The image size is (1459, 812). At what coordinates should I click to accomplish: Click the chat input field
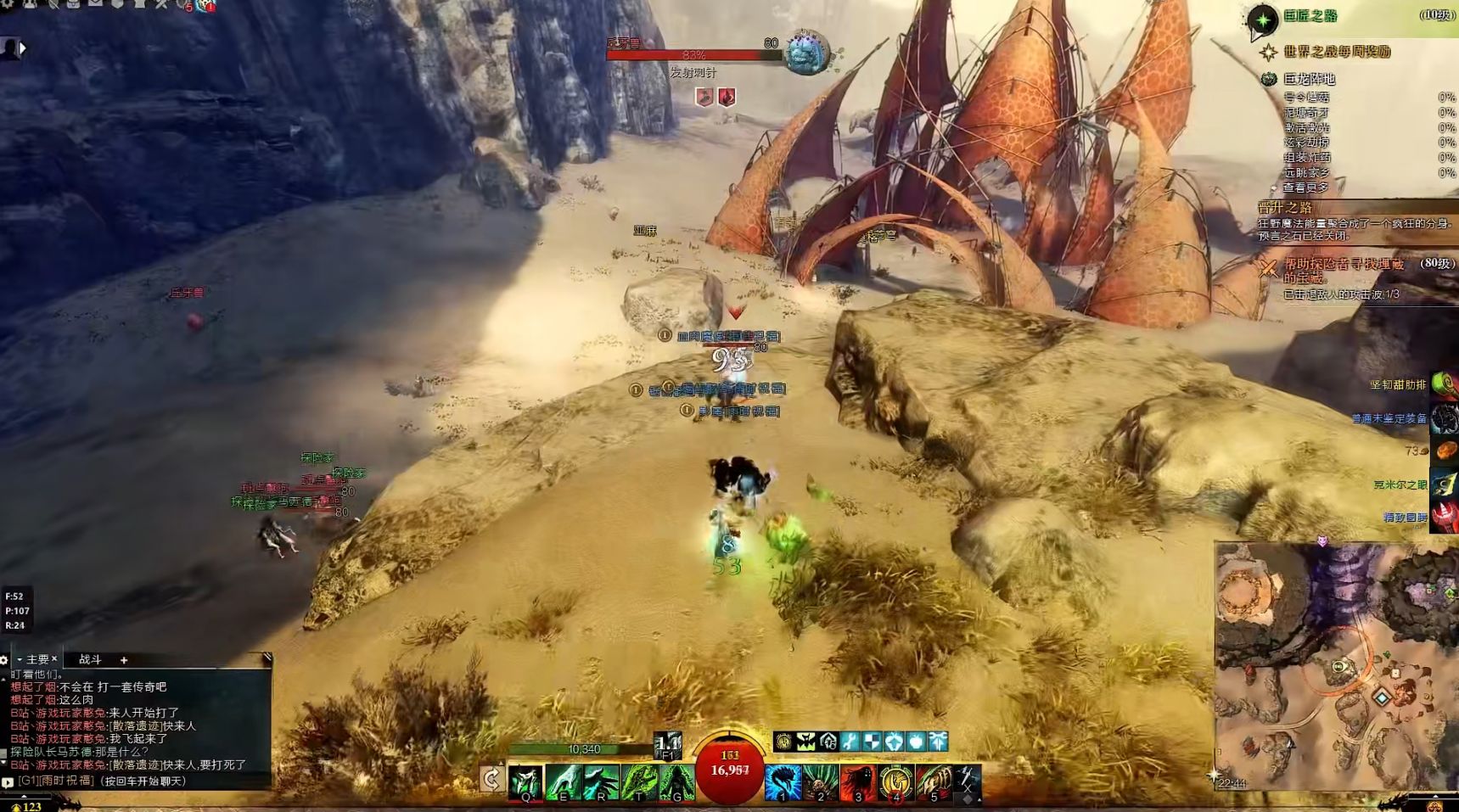coord(136,781)
